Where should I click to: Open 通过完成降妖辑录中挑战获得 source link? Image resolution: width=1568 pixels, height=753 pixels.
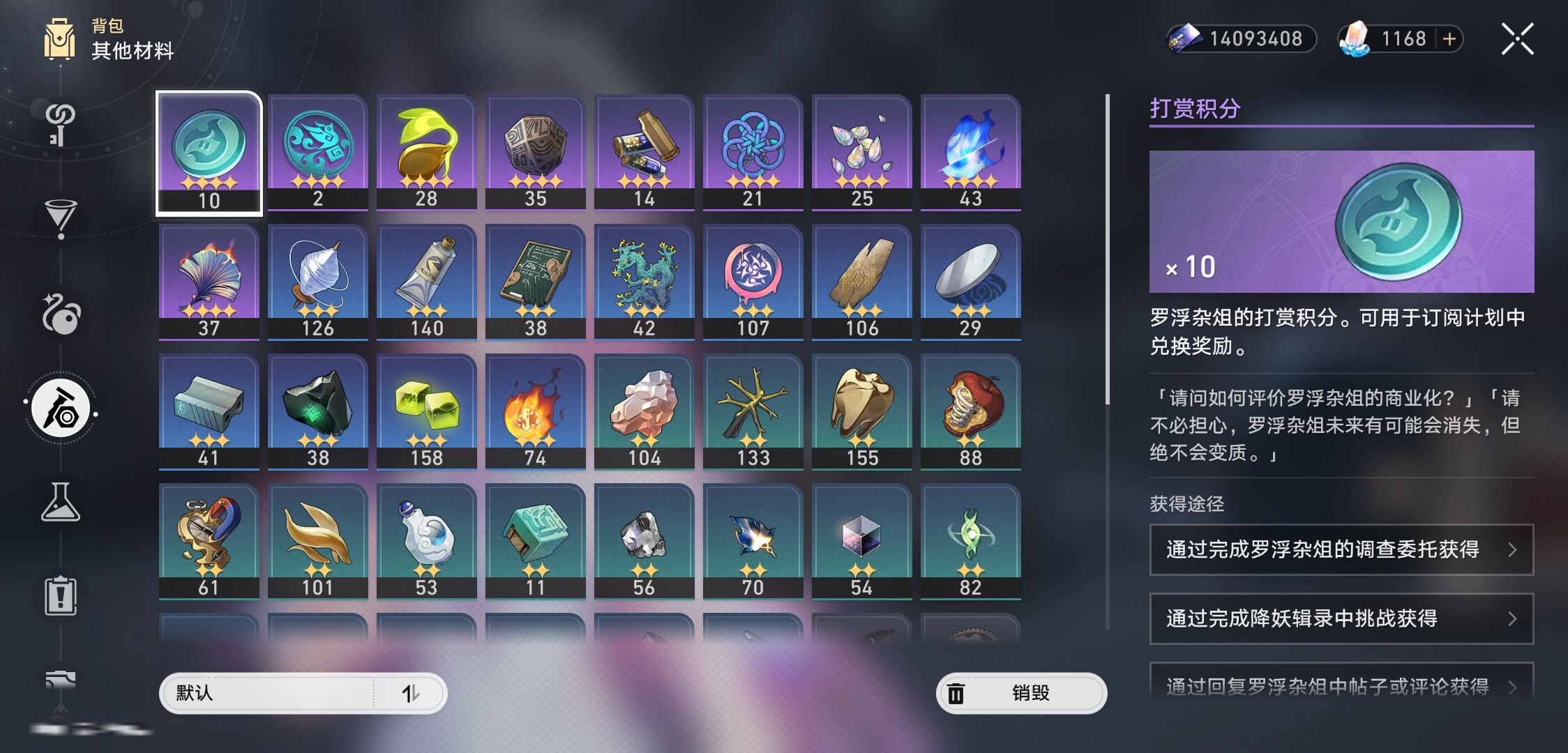[1341, 618]
